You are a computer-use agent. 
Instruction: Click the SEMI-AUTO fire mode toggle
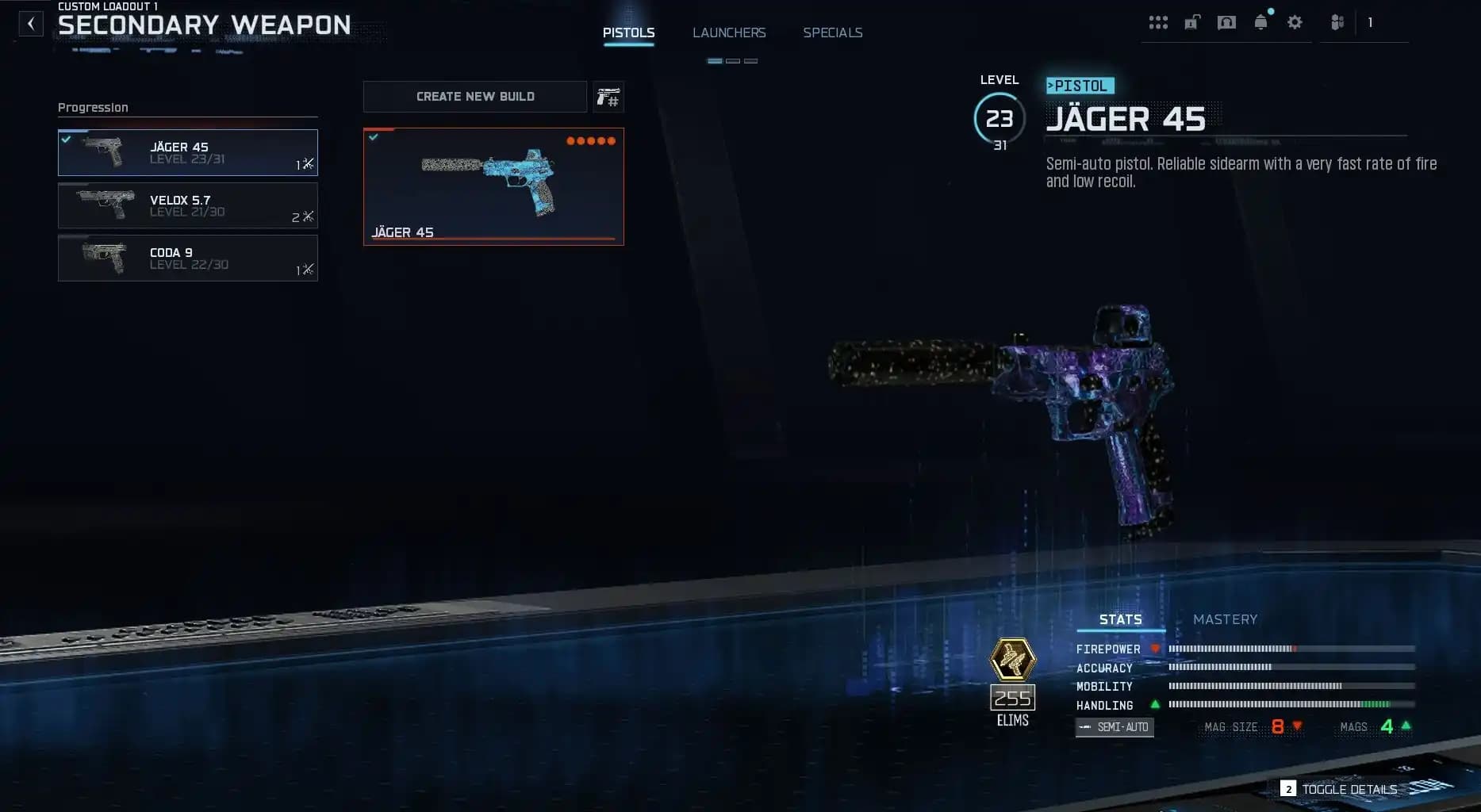click(1115, 726)
